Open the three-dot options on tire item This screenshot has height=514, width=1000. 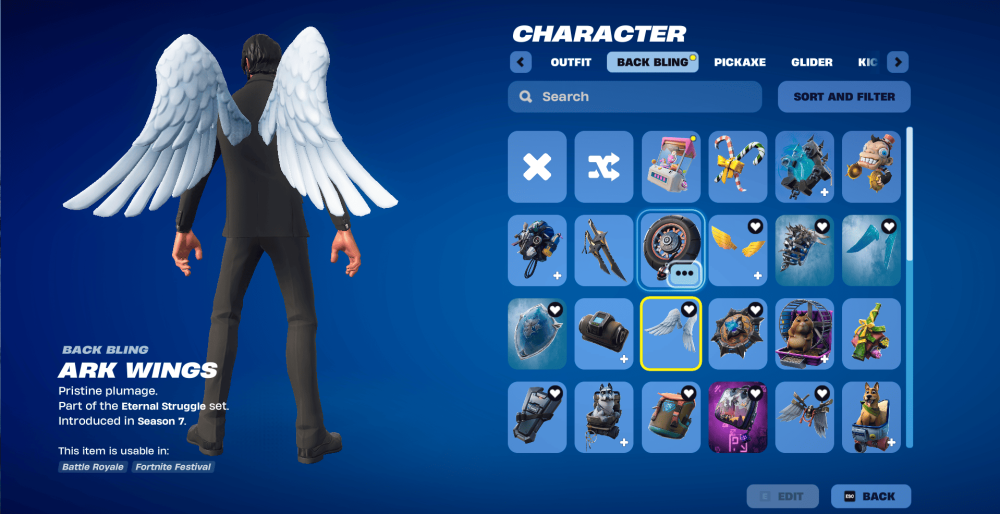point(683,272)
